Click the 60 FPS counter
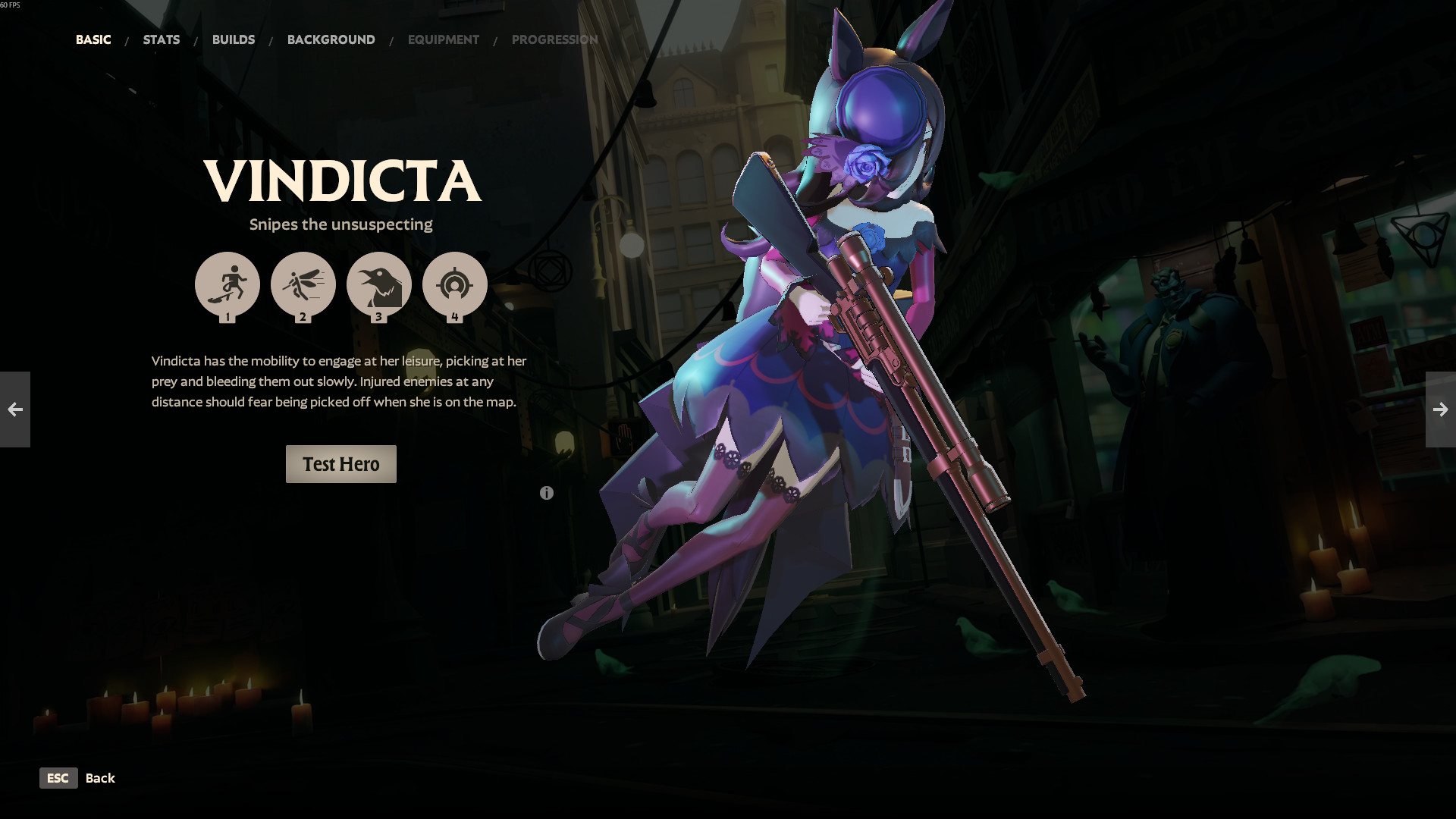 (x=11, y=4)
